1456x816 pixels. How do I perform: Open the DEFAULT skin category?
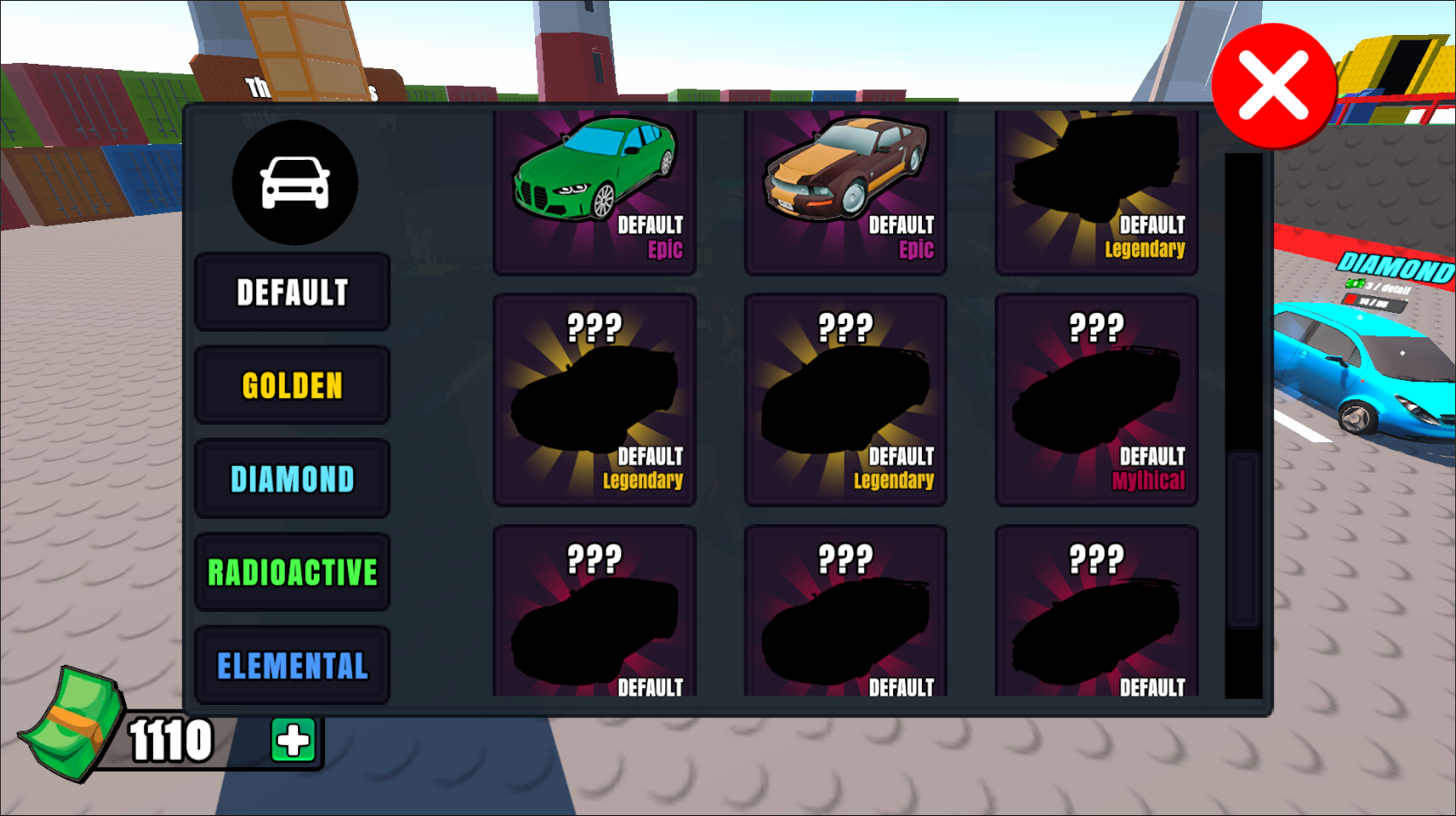tap(291, 292)
